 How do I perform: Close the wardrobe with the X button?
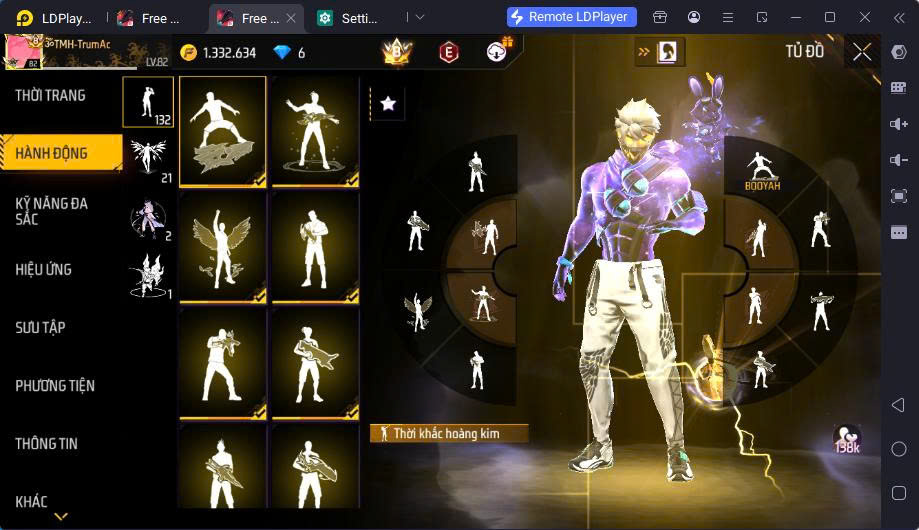point(862,52)
